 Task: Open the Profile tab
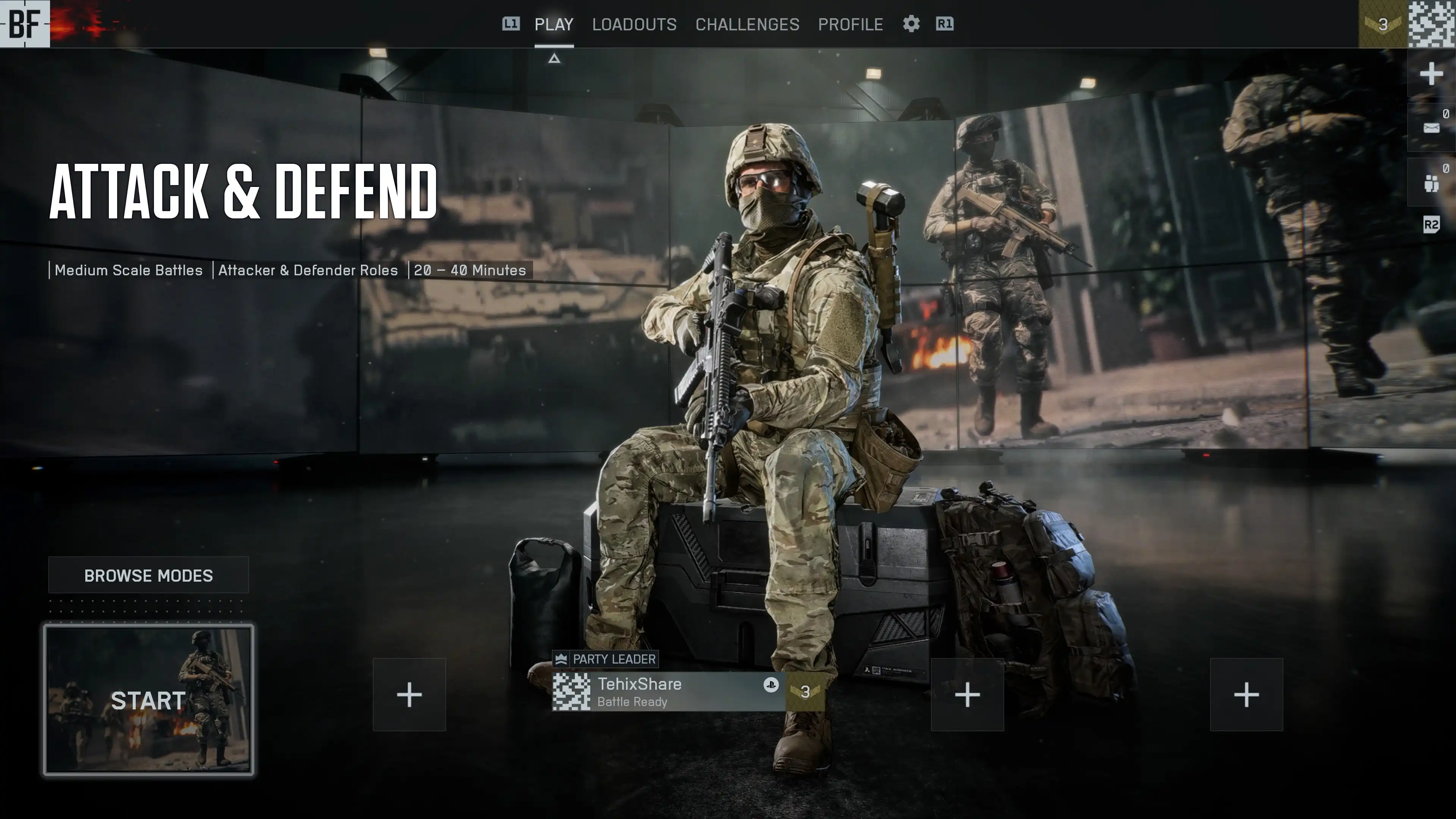coord(850,24)
